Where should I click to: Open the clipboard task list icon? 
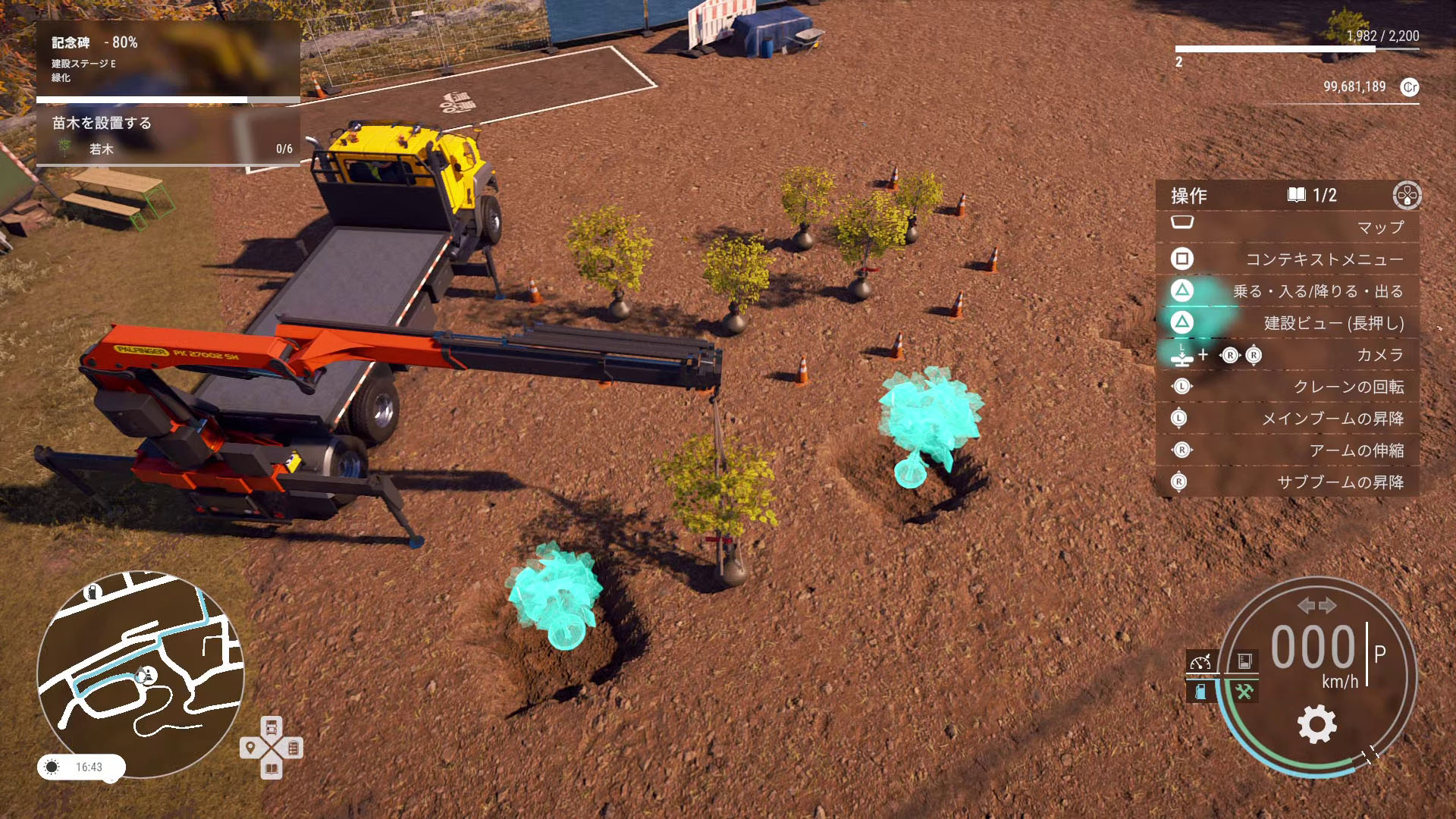tap(293, 748)
